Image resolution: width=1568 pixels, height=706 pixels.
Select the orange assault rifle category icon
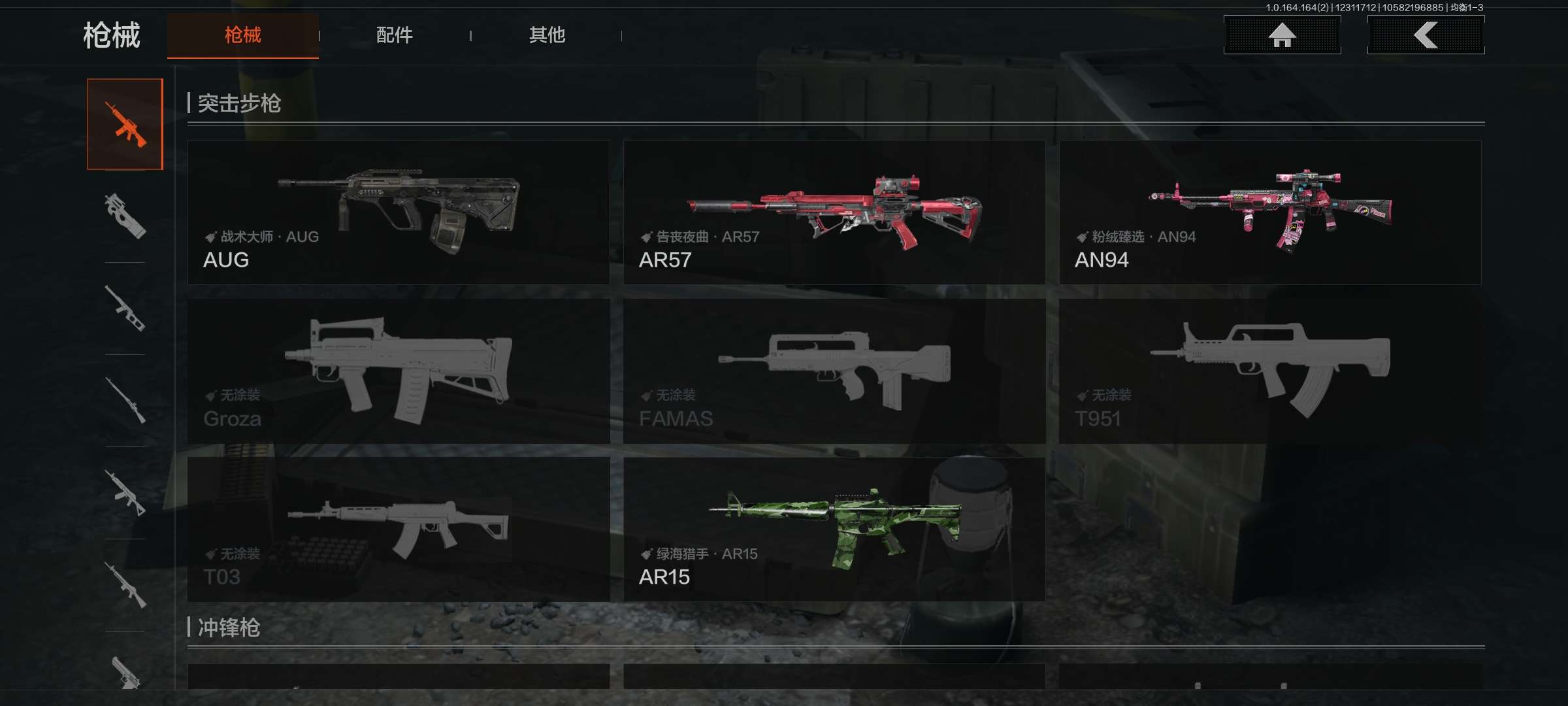click(x=125, y=124)
